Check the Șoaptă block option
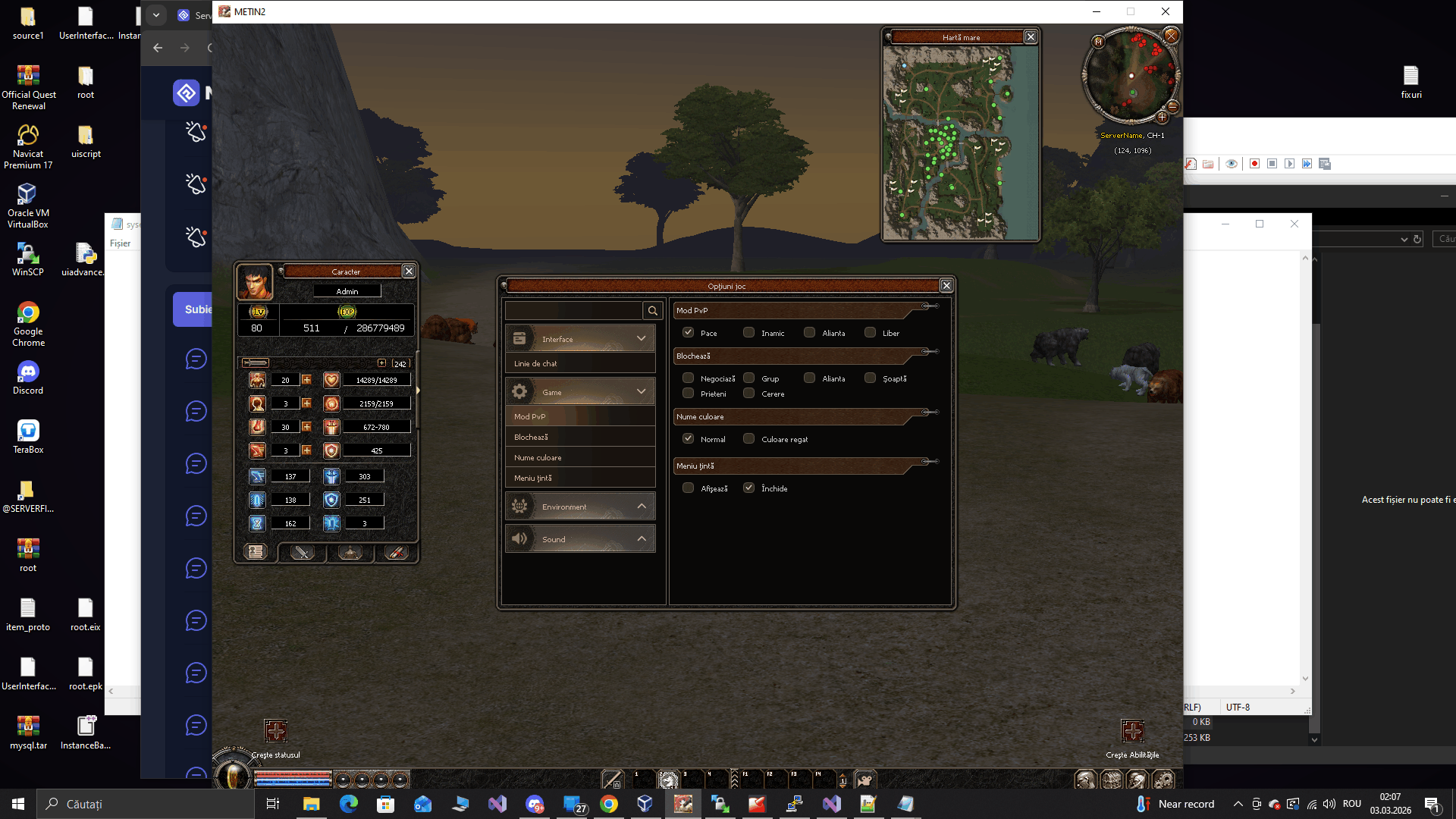Screen dimensions: 1456x819 (871, 378)
